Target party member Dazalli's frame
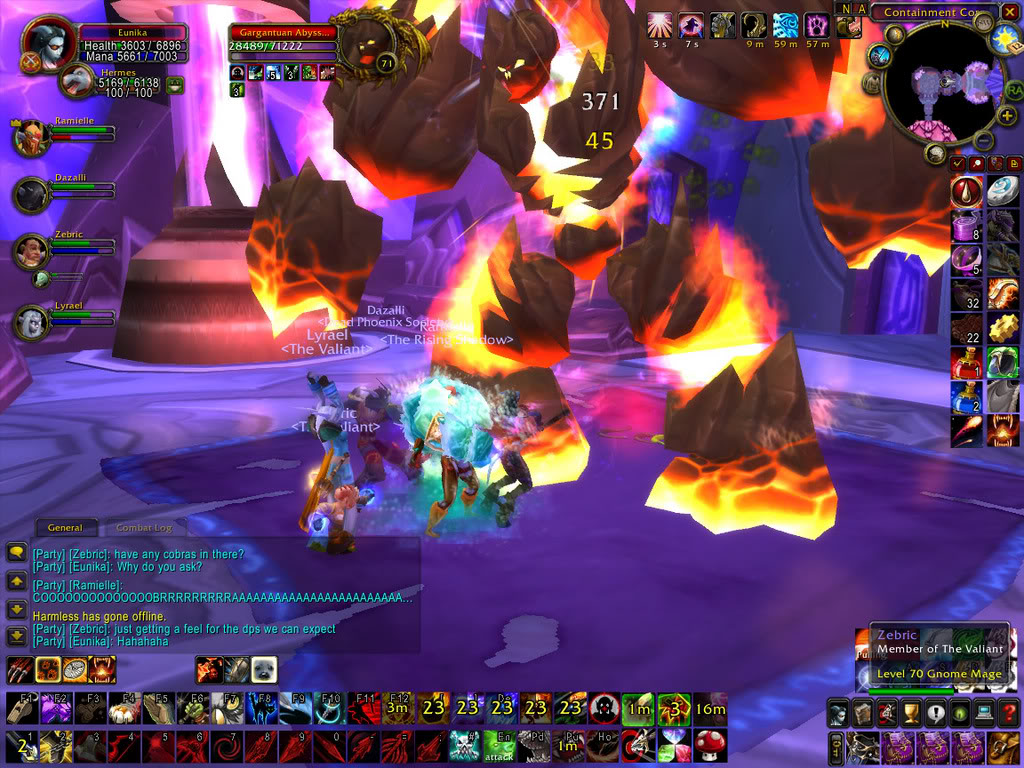The width and height of the screenshot is (1024, 768). (31, 194)
